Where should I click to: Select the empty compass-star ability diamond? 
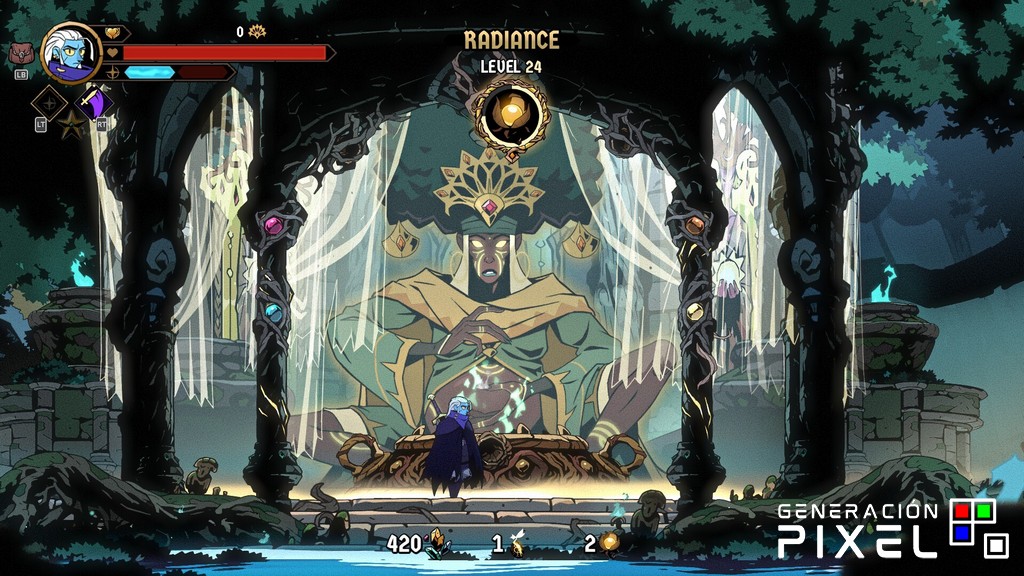pos(49,102)
